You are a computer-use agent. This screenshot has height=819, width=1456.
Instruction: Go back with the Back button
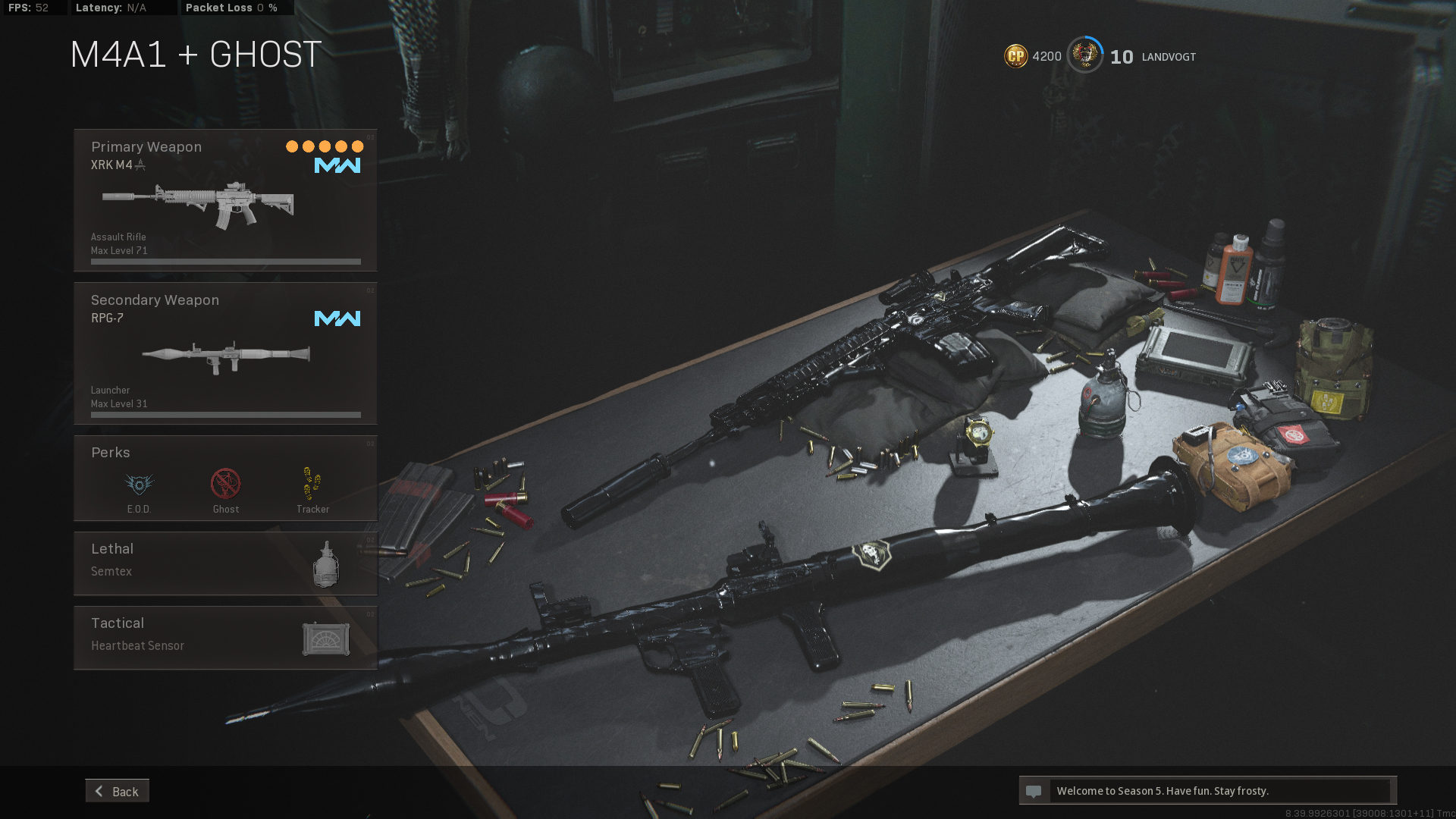click(118, 791)
